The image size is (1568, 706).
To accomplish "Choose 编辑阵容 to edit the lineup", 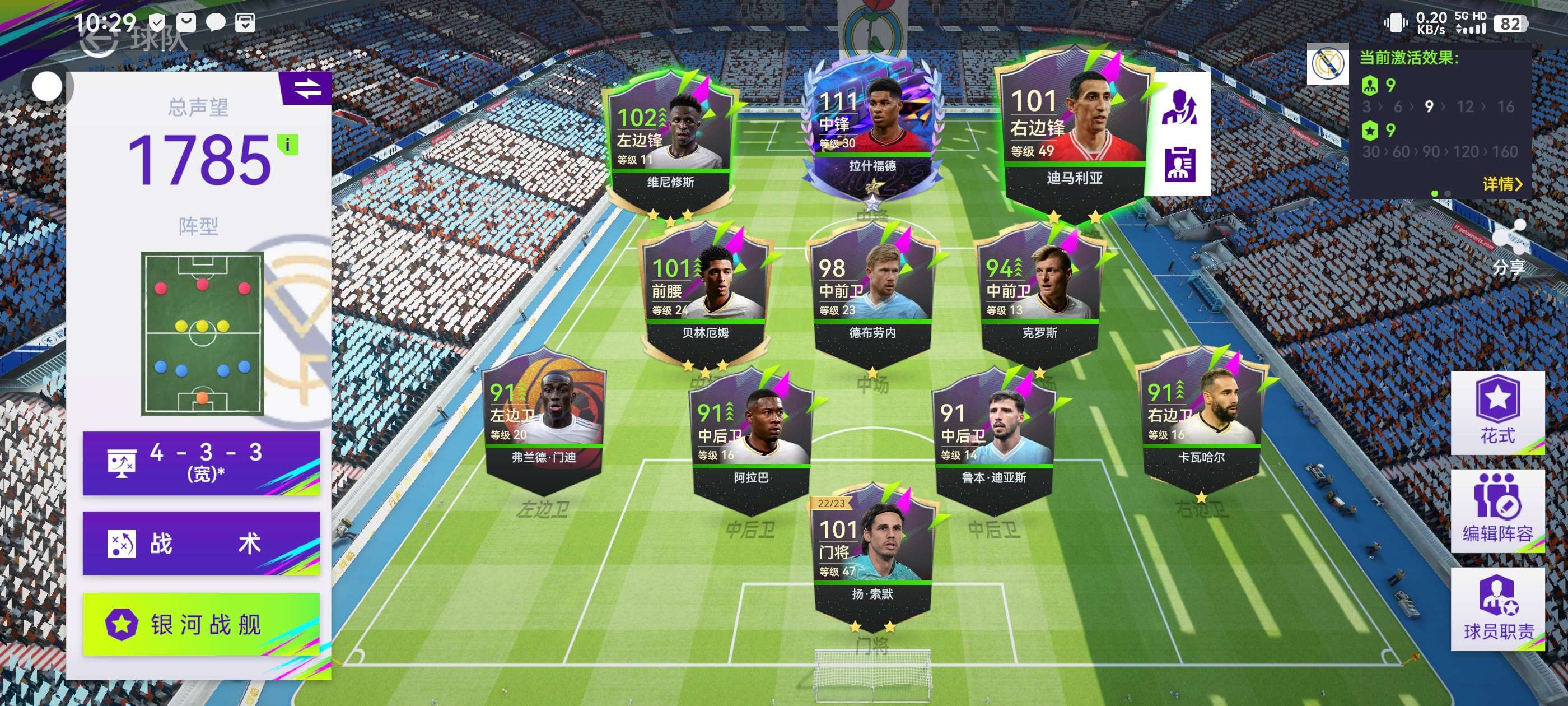I will (x=1497, y=510).
